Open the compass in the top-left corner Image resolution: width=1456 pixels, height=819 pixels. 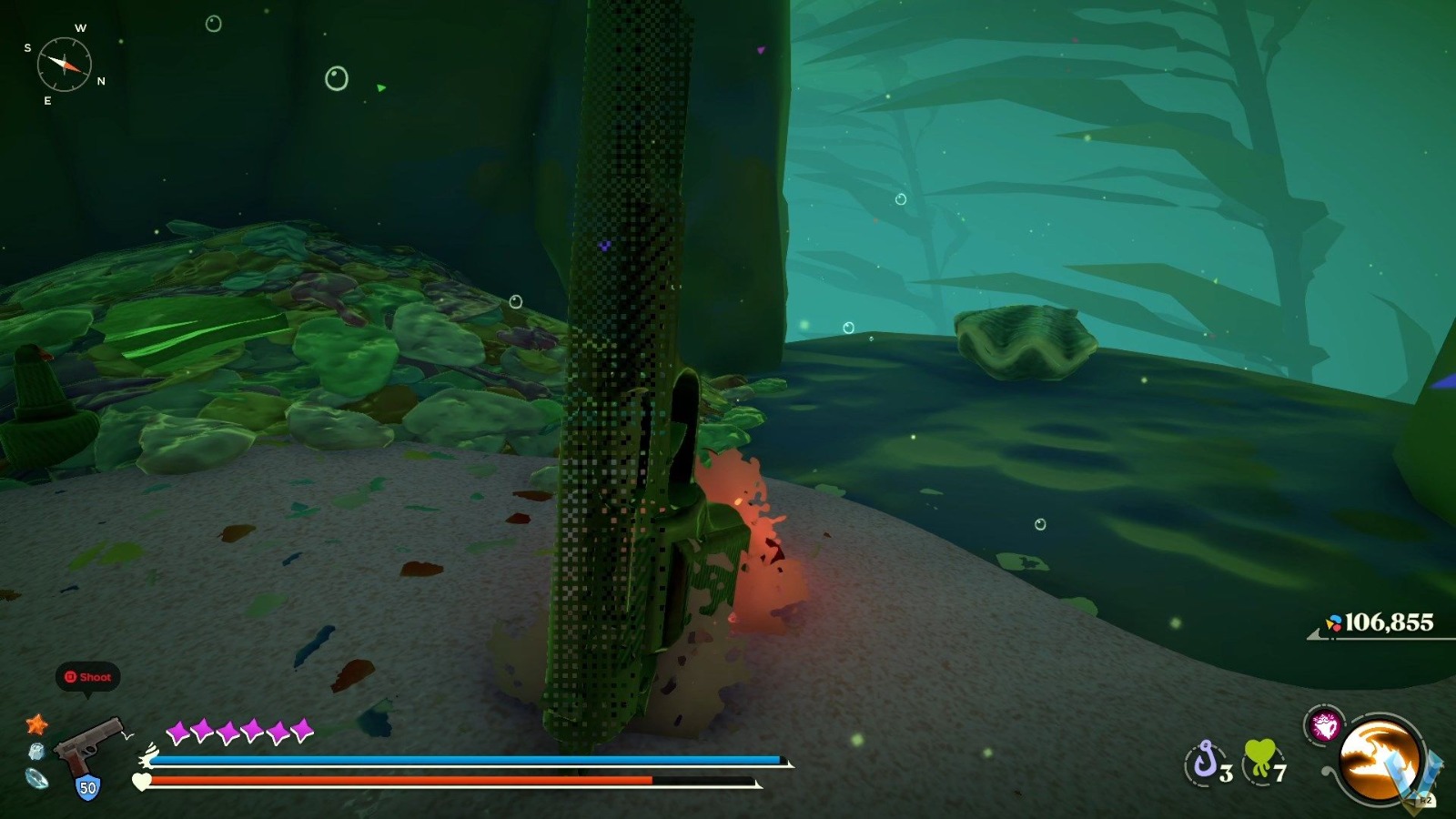click(x=64, y=64)
